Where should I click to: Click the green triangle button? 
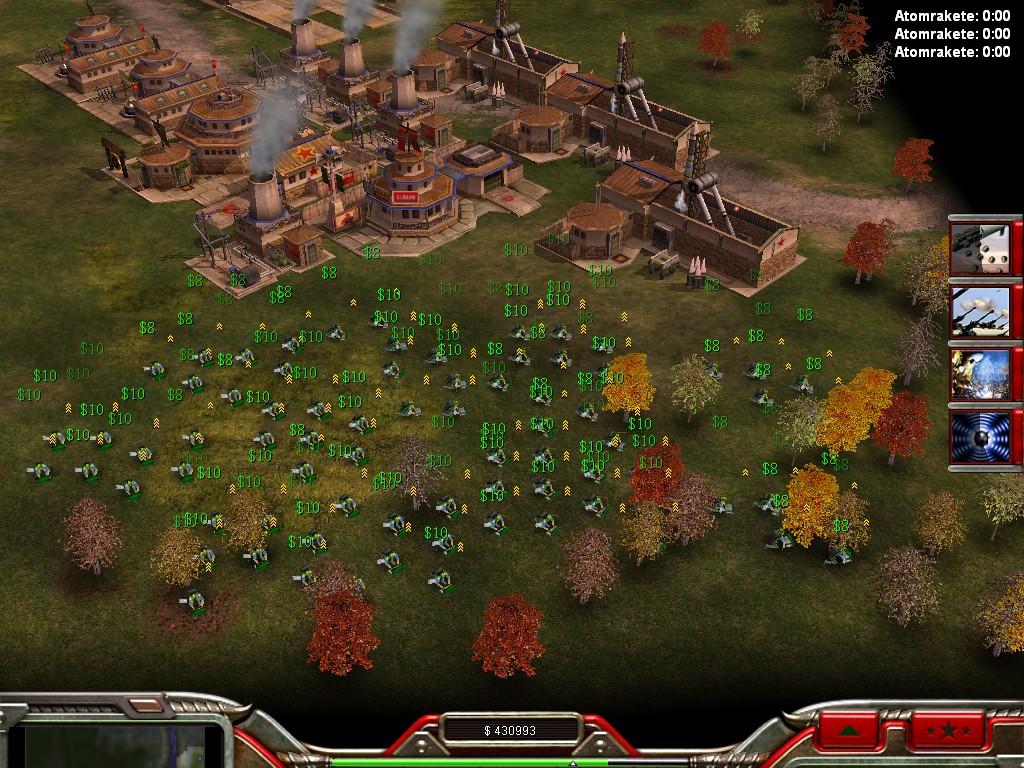pos(851,731)
